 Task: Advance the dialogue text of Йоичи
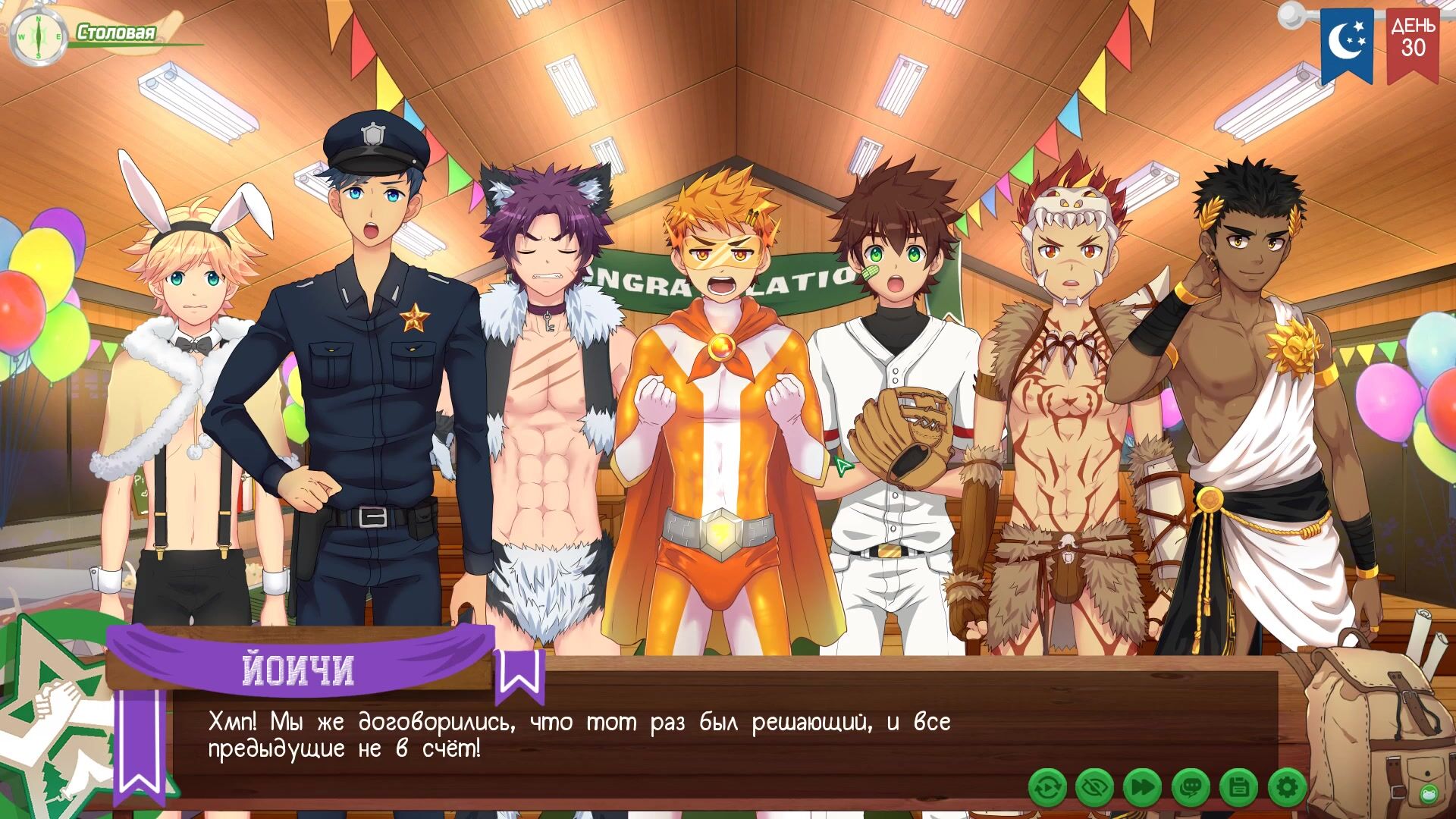[576, 736]
